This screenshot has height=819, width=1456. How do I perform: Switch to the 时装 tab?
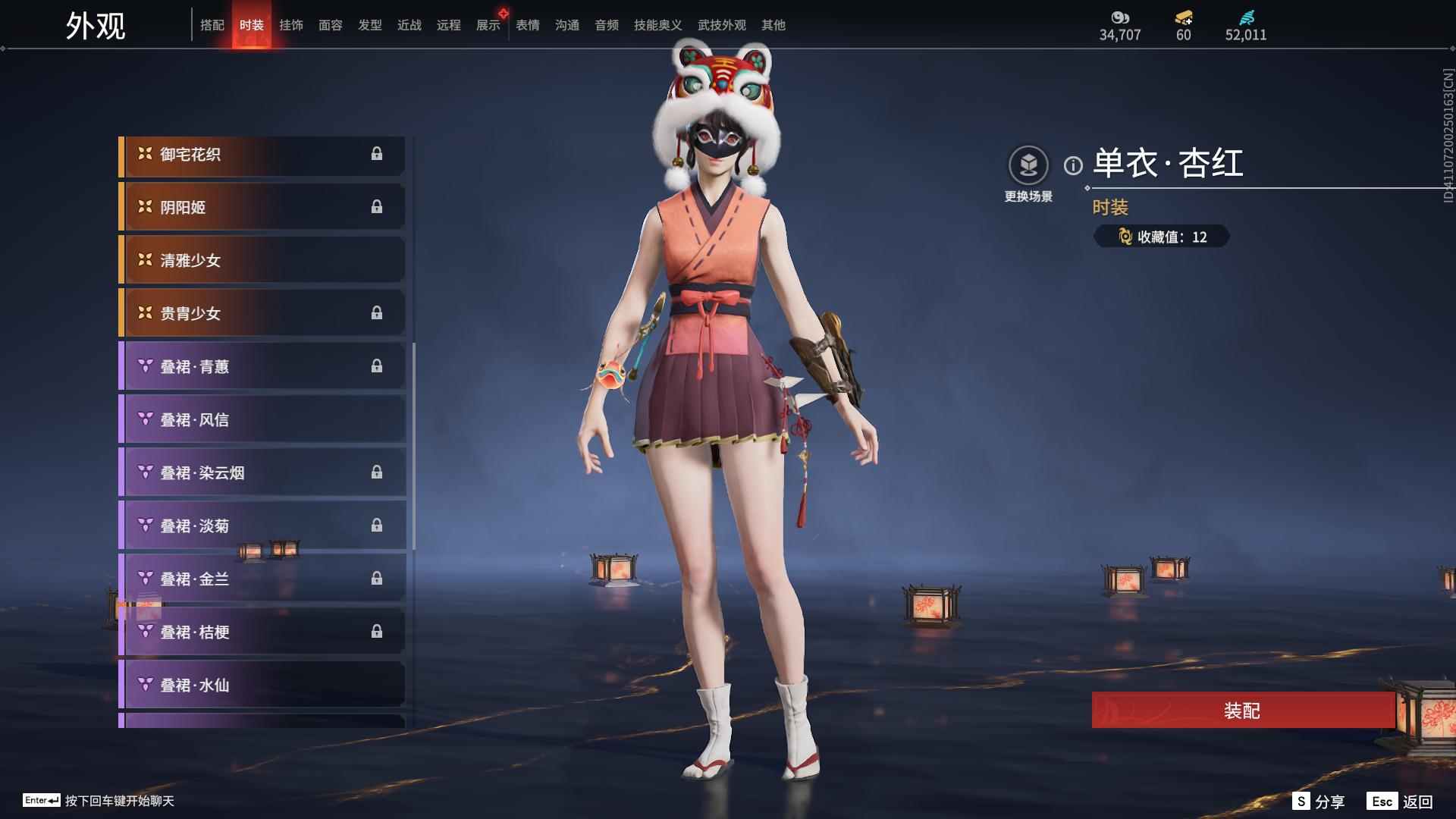pyautogui.click(x=252, y=25)
